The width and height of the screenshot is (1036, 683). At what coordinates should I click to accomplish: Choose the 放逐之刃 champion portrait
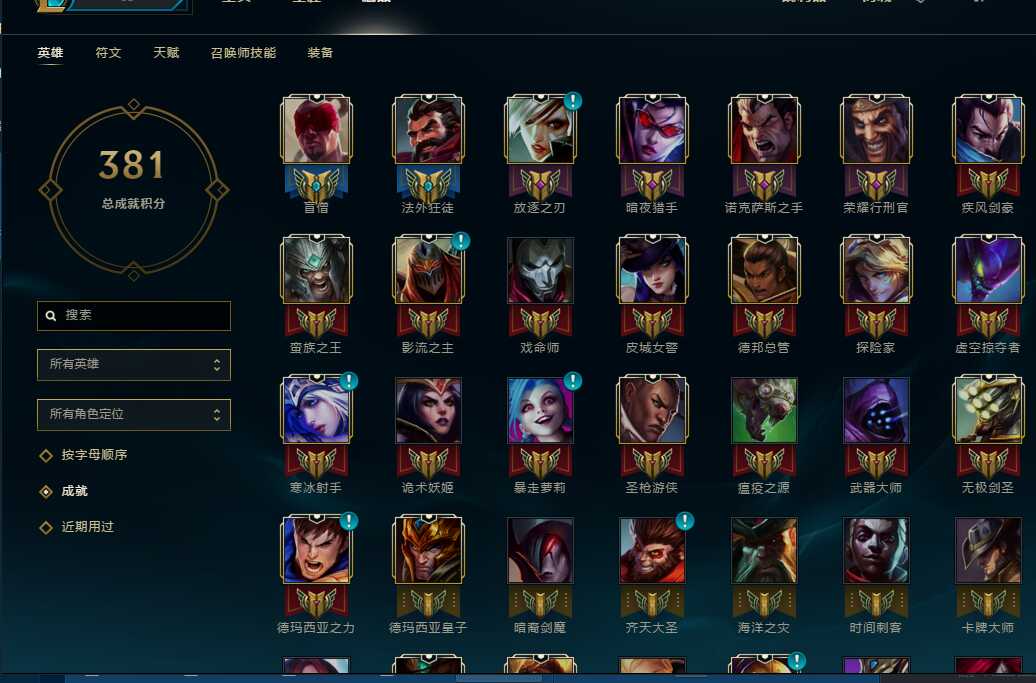pyautogui.click(x=540, y=131)
